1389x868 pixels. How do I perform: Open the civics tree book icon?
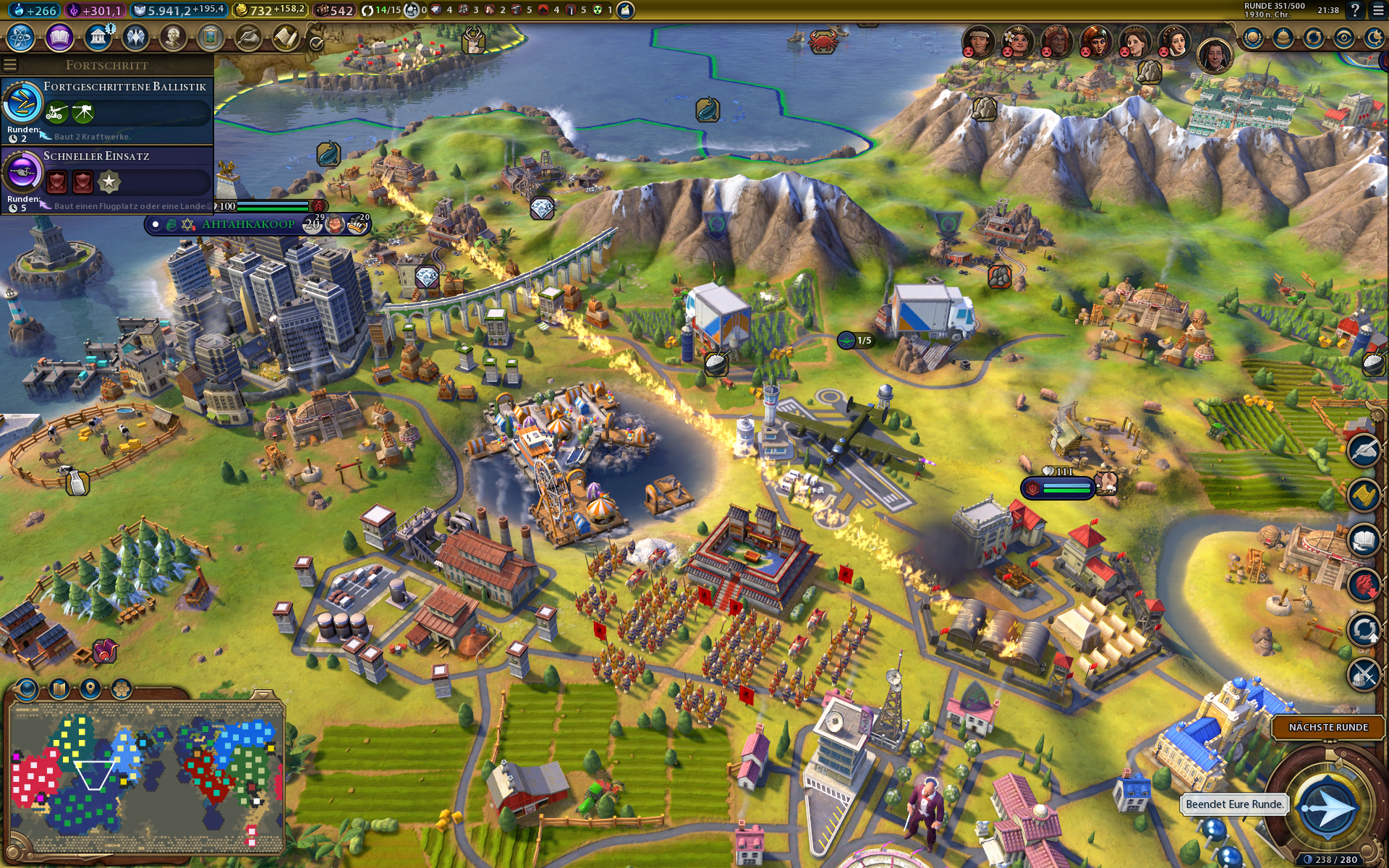[x=59, y=37]
